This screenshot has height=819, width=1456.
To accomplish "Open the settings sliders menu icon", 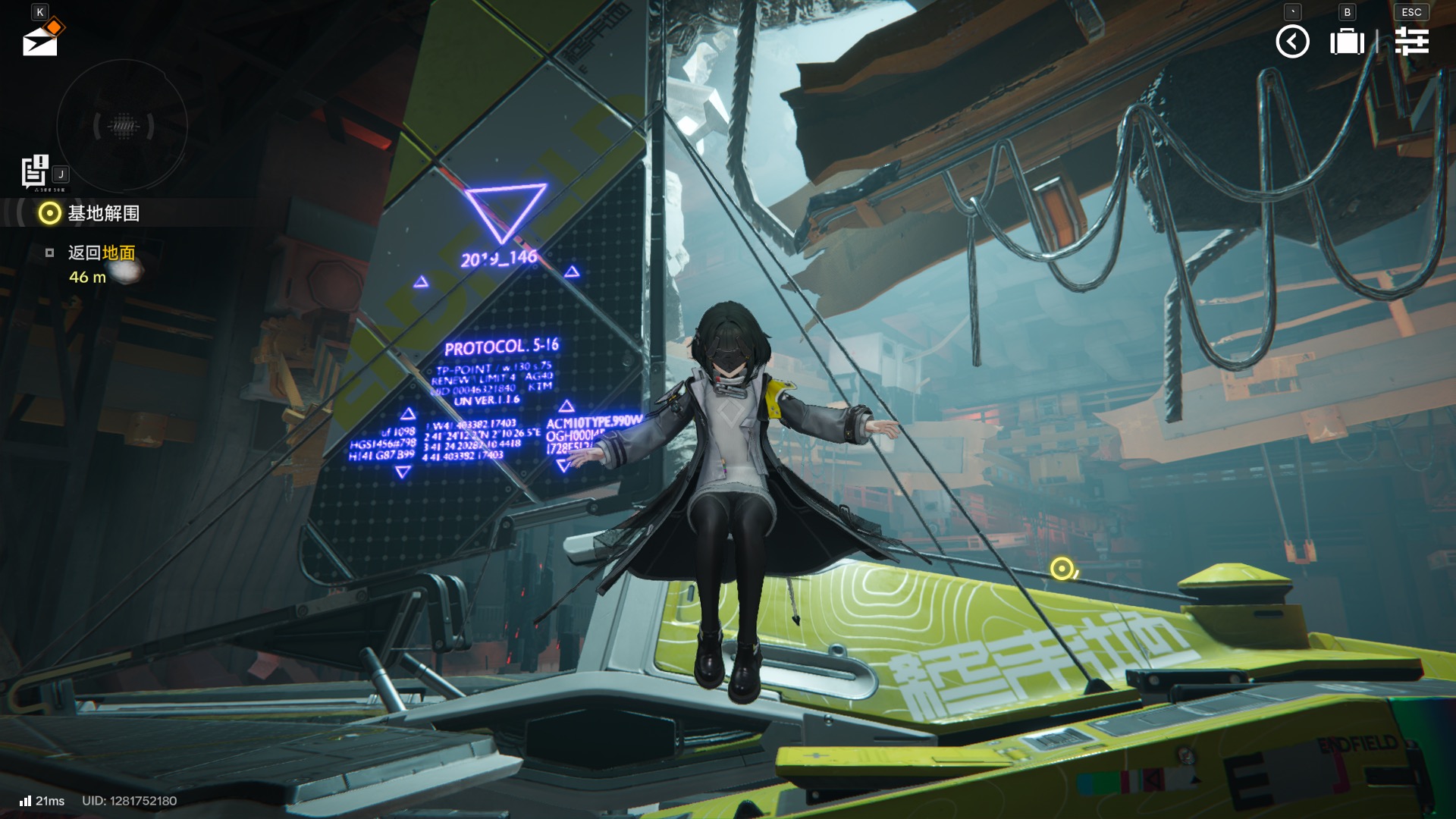I will 1411,42.
